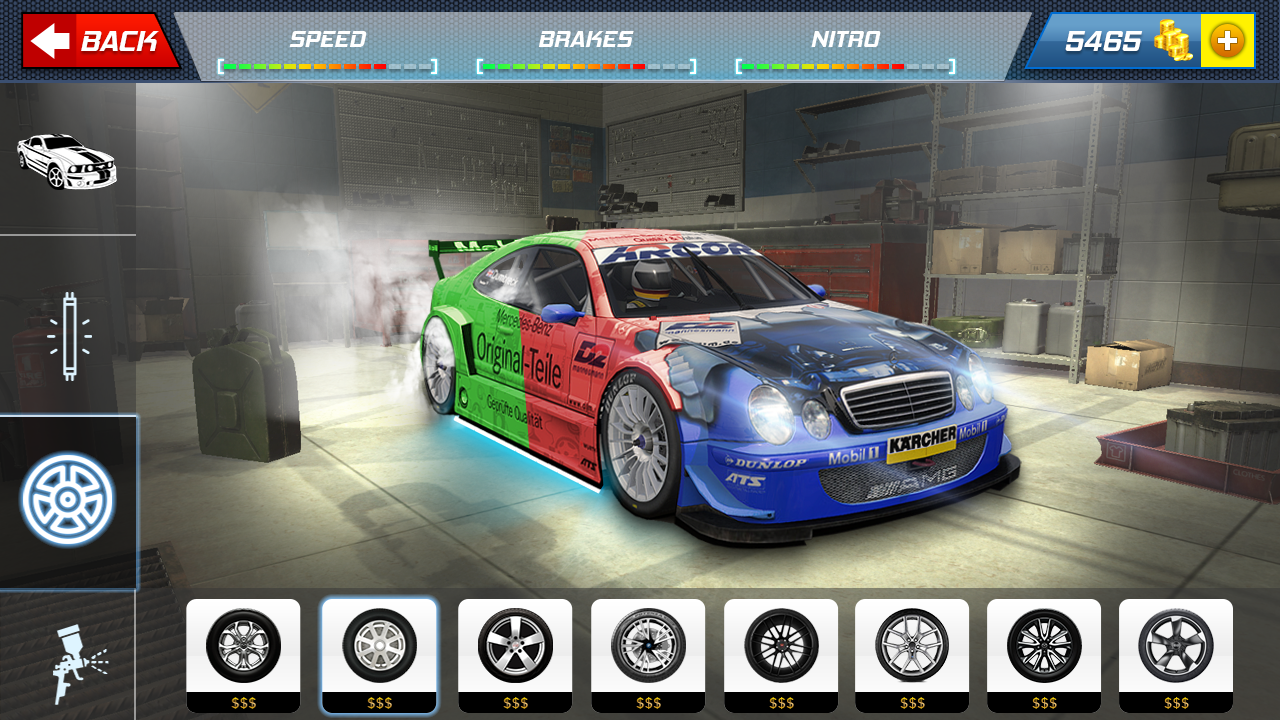
Task: Go back using the red BACK button
Action: 98,41
